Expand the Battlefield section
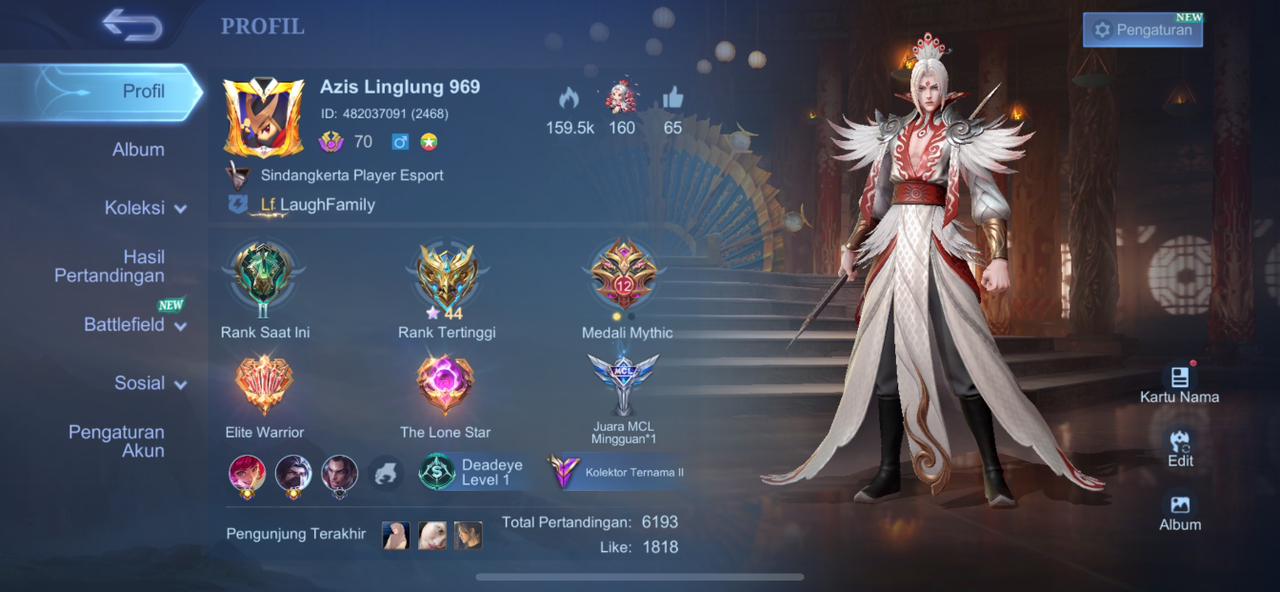 click(x=135, y=325)
